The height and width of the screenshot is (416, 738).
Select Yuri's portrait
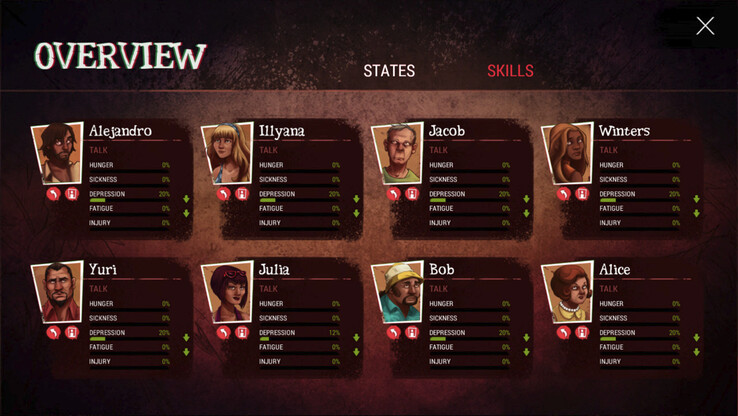(x=56, y=292)
